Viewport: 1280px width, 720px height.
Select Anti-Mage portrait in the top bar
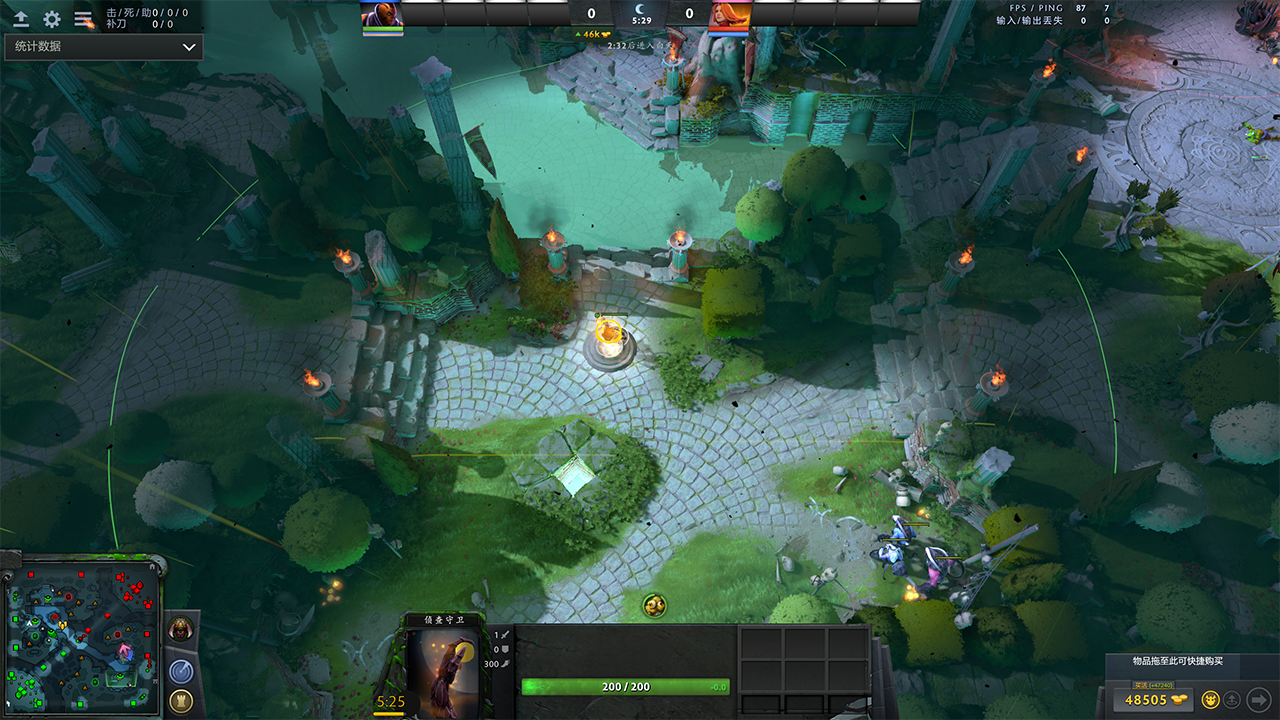tap(382, 14)
